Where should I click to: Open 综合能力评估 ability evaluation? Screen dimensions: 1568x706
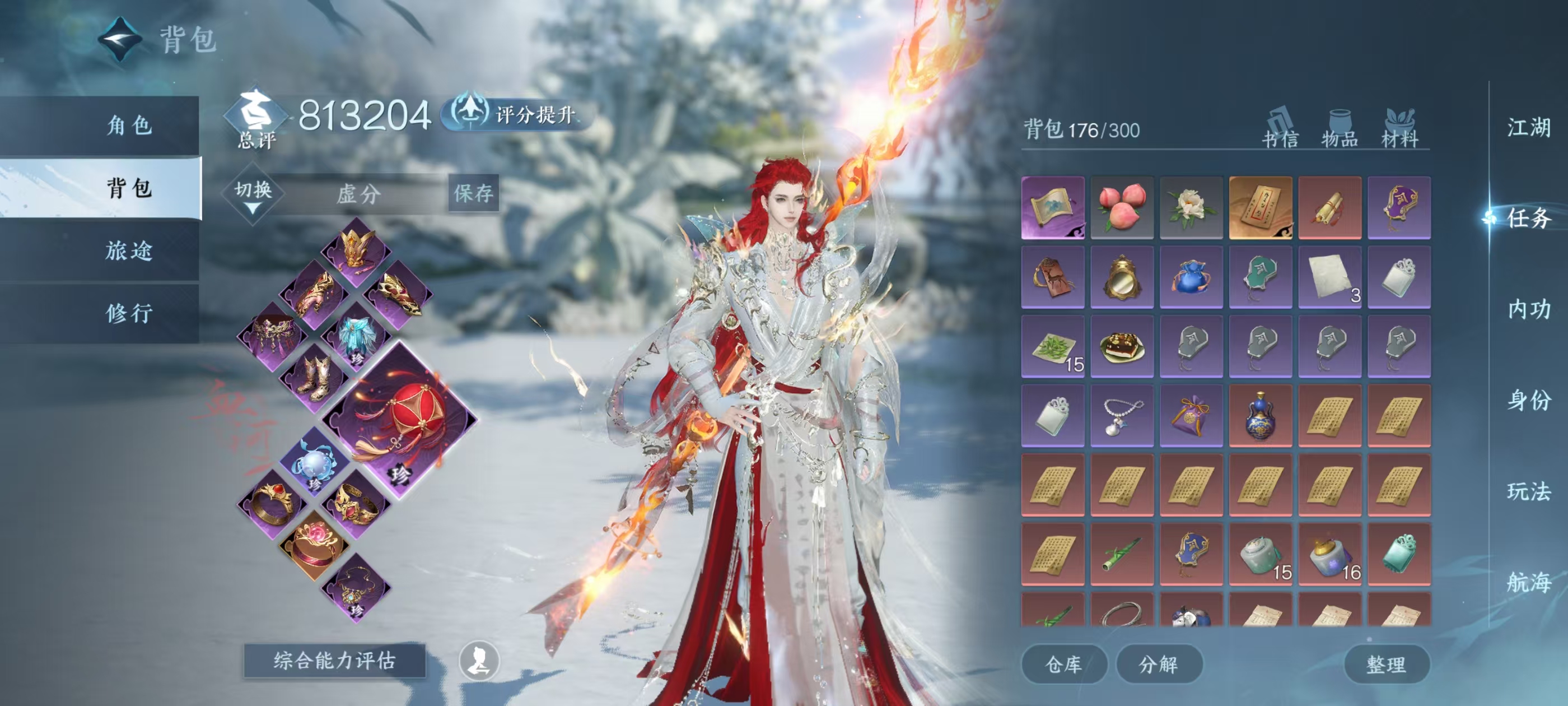[x=334, y=660]
